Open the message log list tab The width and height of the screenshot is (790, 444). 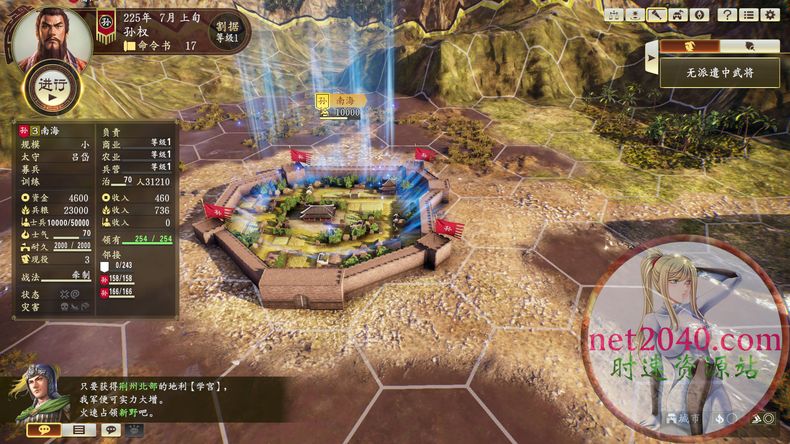(x=78, y=430)
